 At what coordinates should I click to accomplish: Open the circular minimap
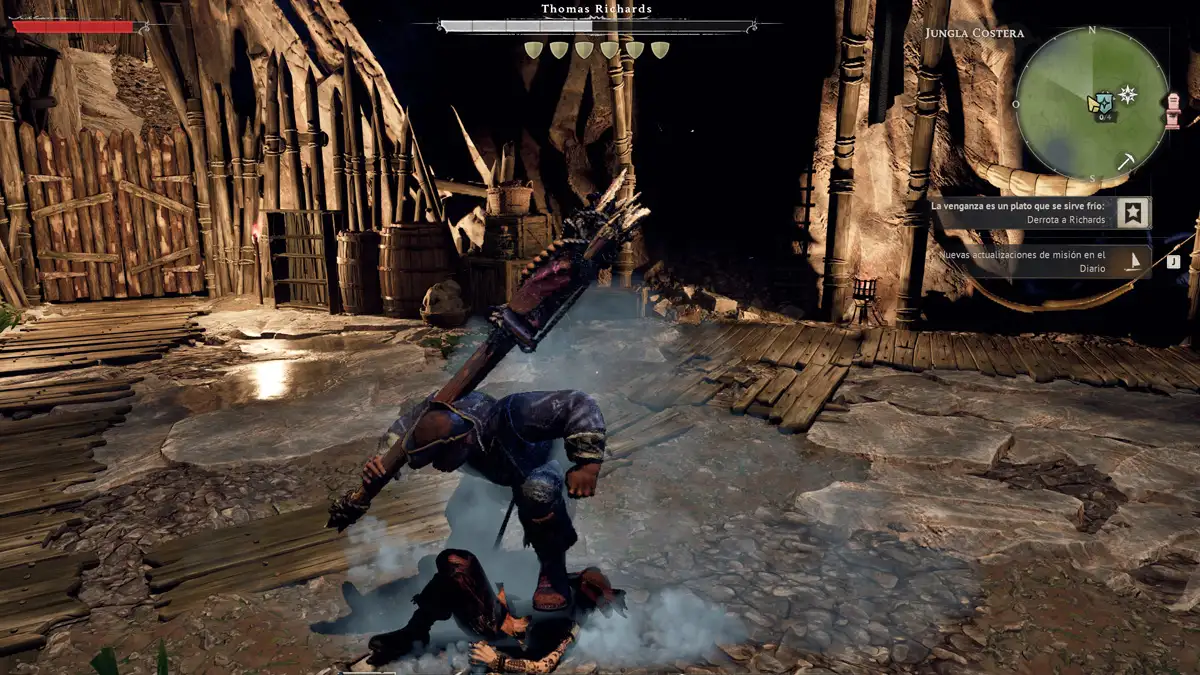tap(1092, 103)
